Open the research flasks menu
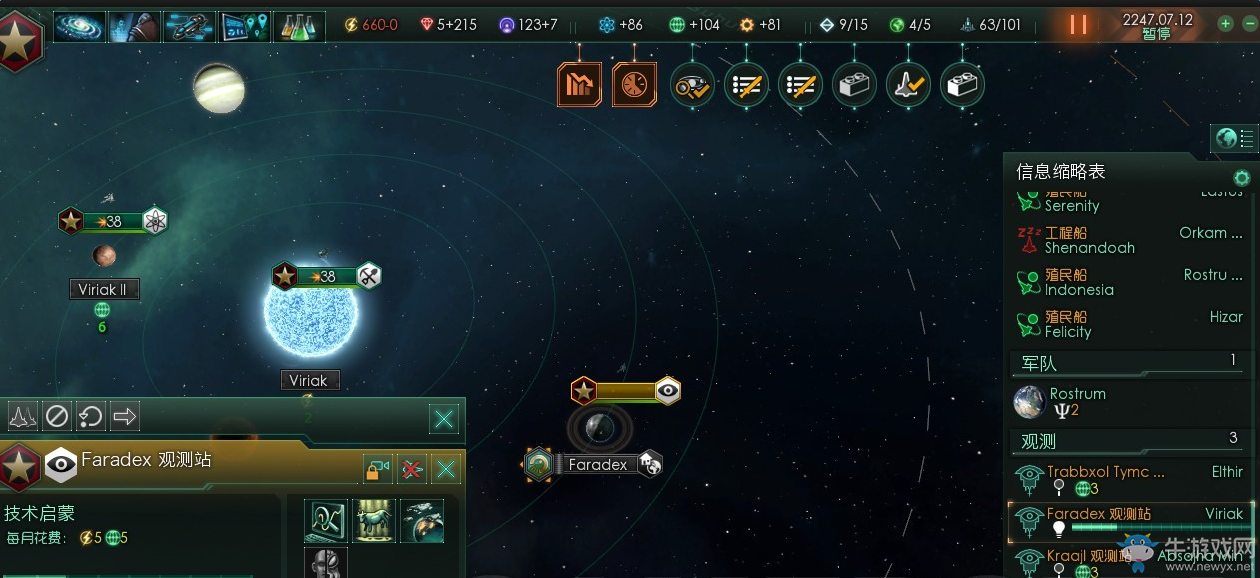 click(298, 25)
